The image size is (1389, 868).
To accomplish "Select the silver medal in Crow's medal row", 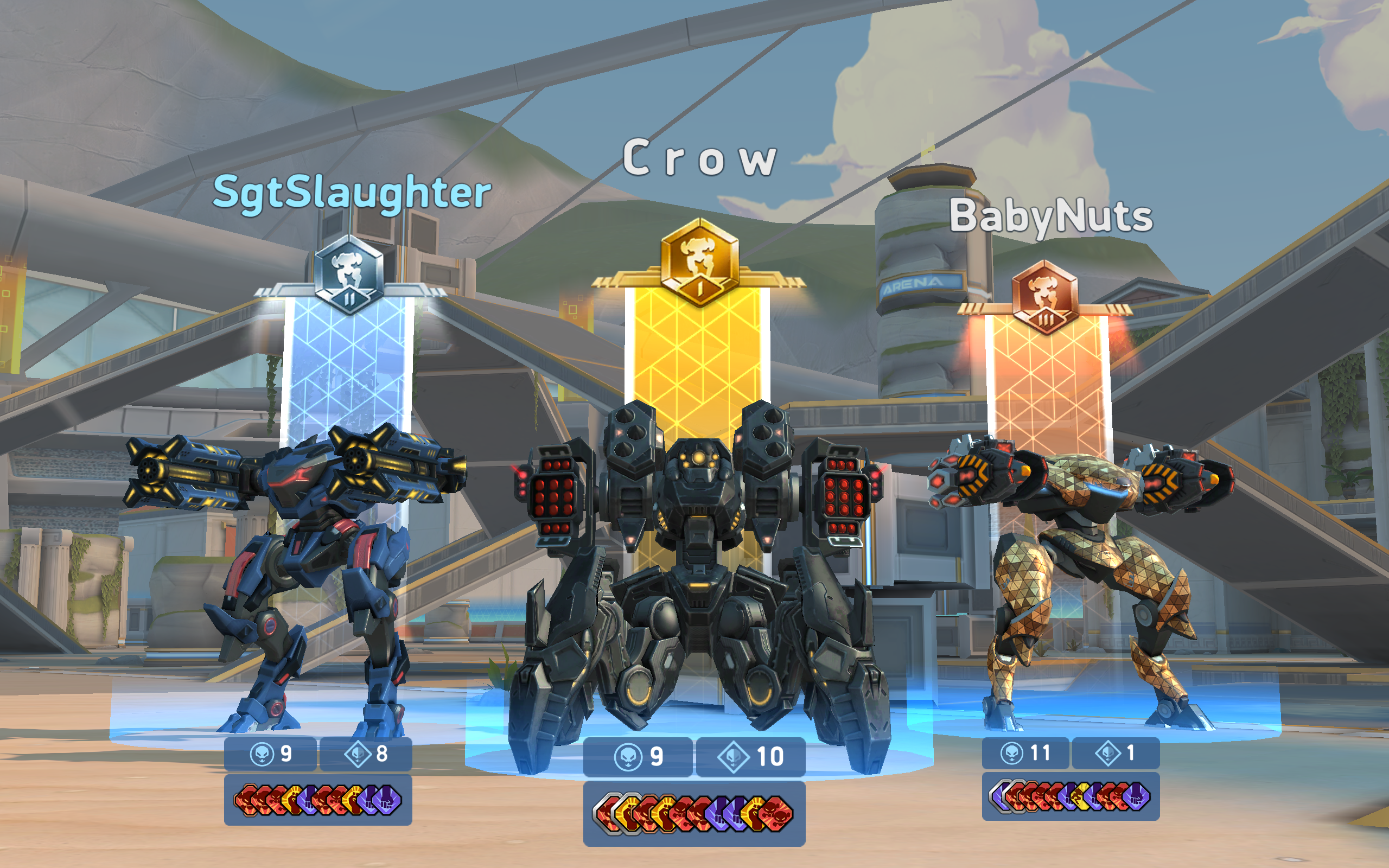I will tap(606, 815).
